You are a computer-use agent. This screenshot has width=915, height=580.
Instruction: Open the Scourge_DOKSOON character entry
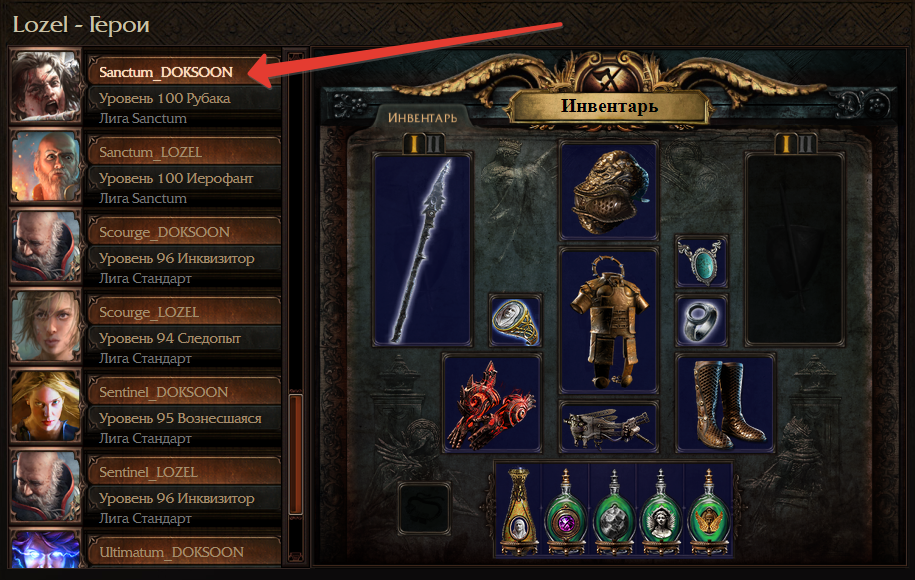point(165,232)
